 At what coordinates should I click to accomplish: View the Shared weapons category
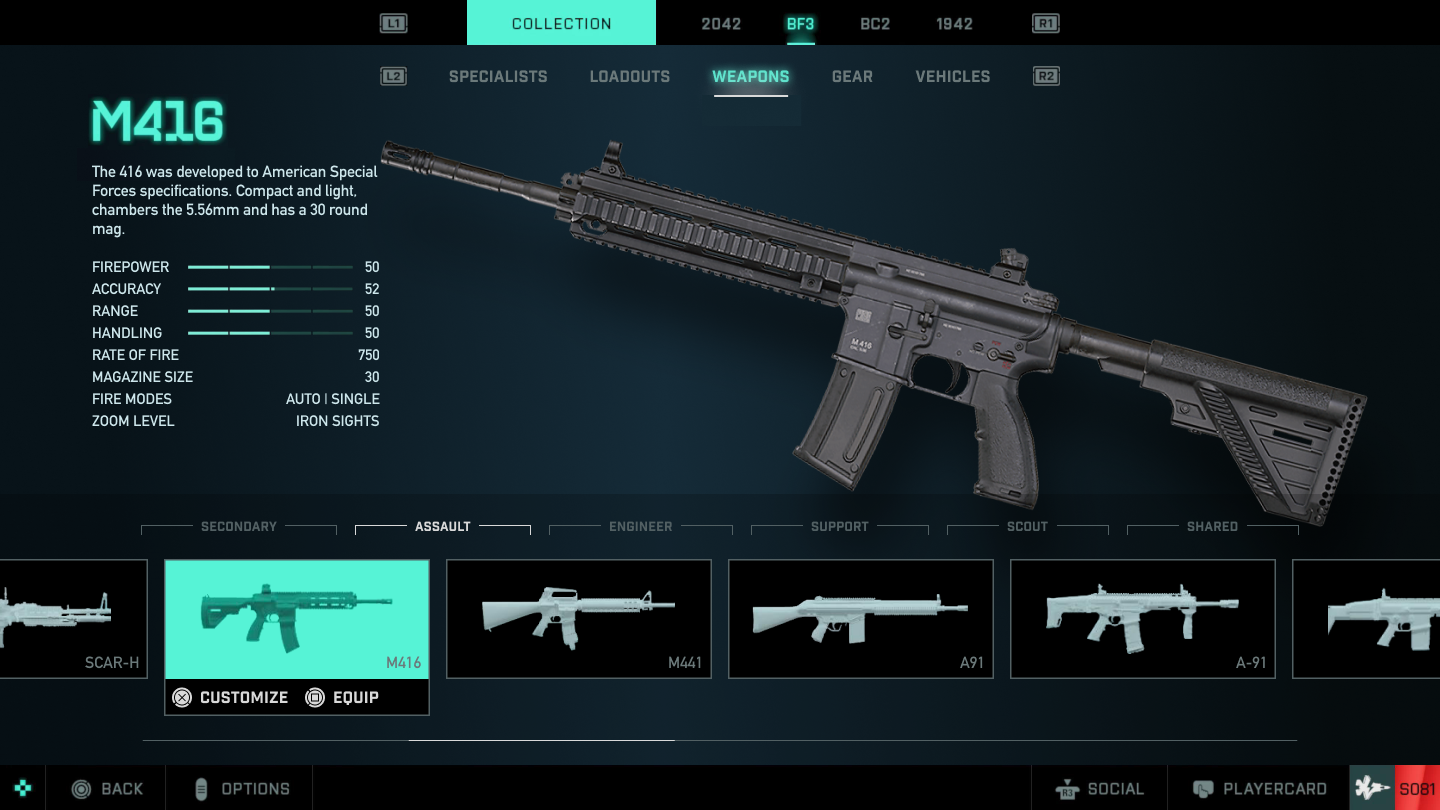(x=1212, y=526)
